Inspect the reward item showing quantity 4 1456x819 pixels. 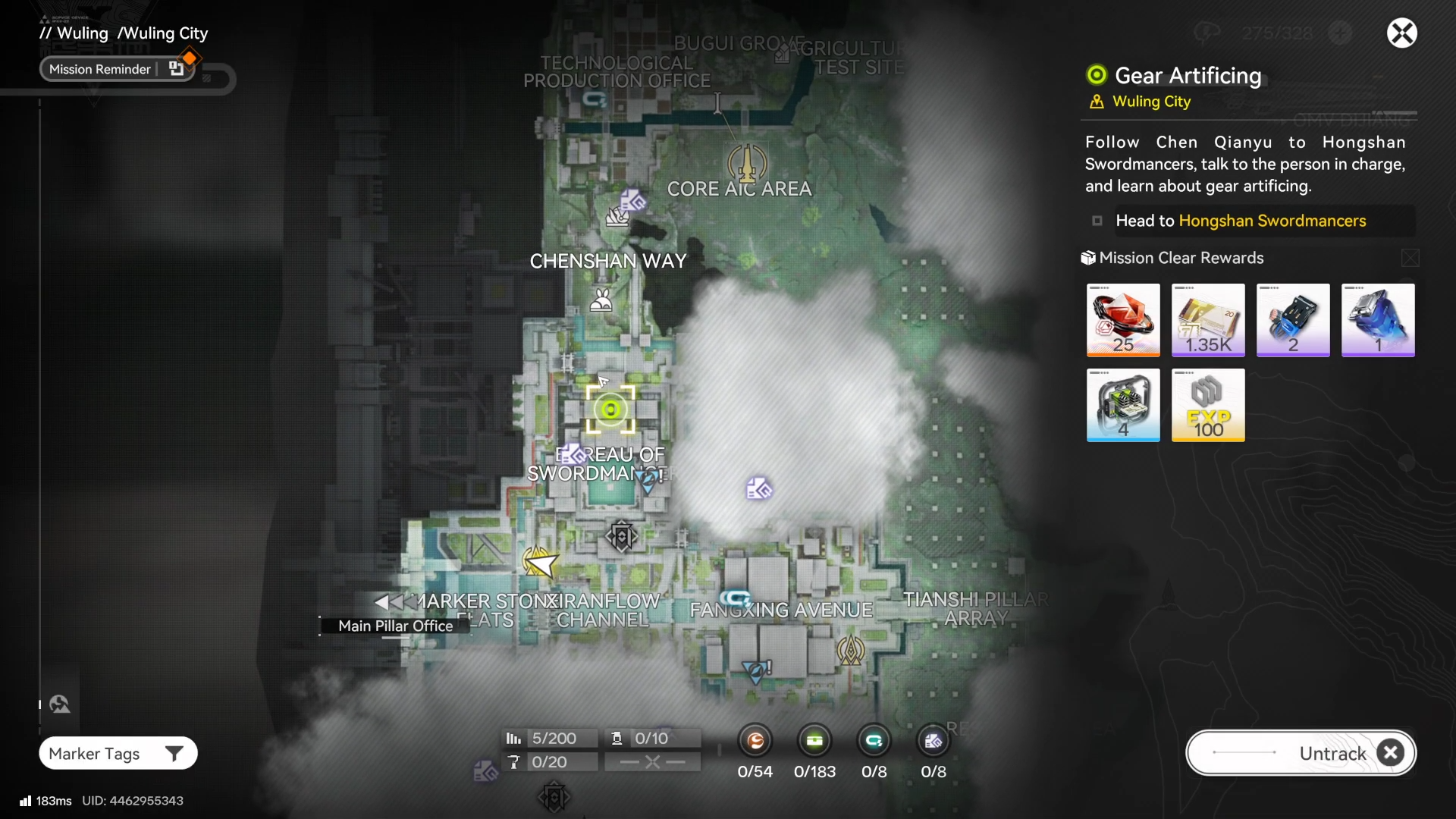1123,405
